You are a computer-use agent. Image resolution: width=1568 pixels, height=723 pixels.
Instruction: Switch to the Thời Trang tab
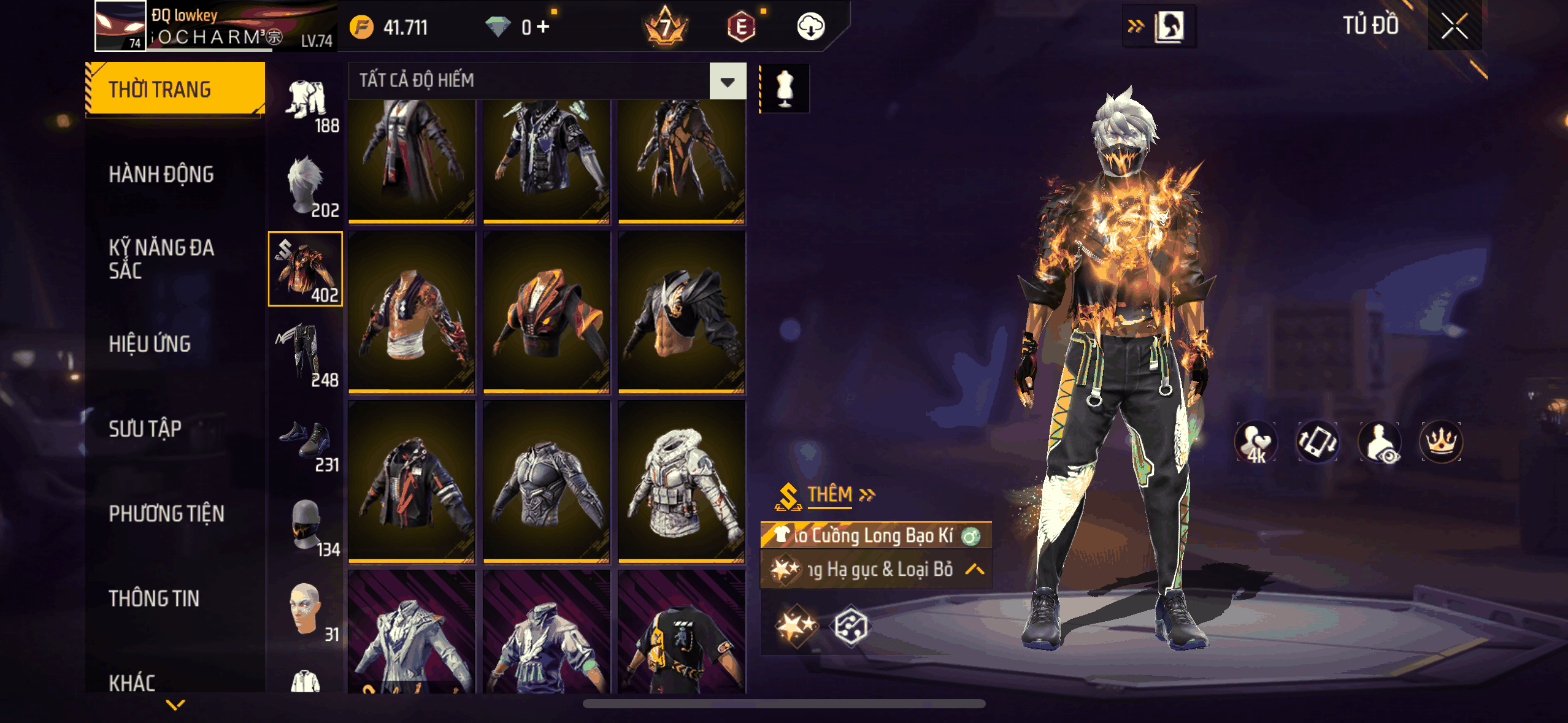click(x=175, y=90)
